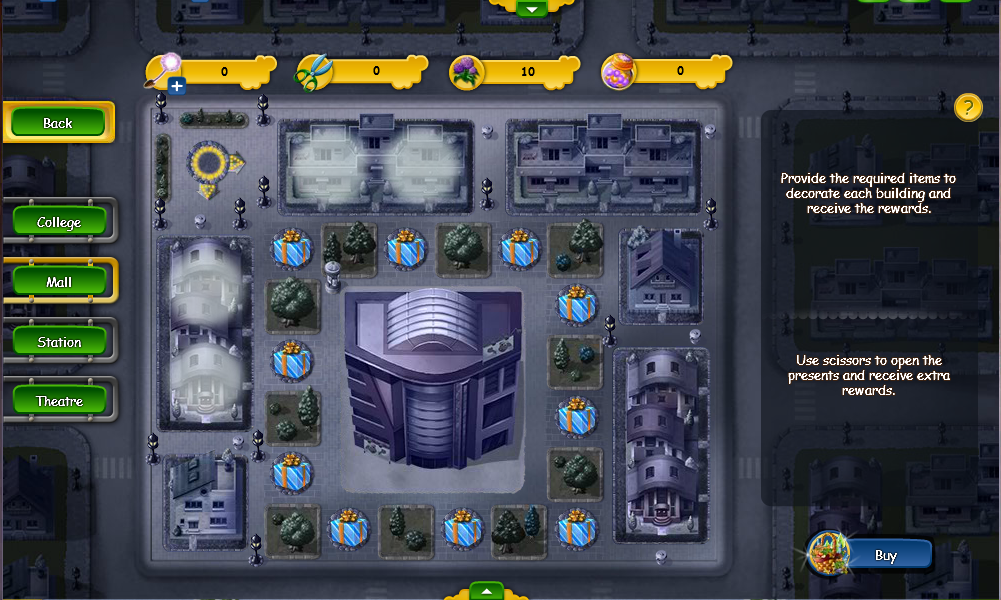The height and width of the screenshot is (600, 1001).
Task: Switch to the College location
Action: [x=59, y=222]
